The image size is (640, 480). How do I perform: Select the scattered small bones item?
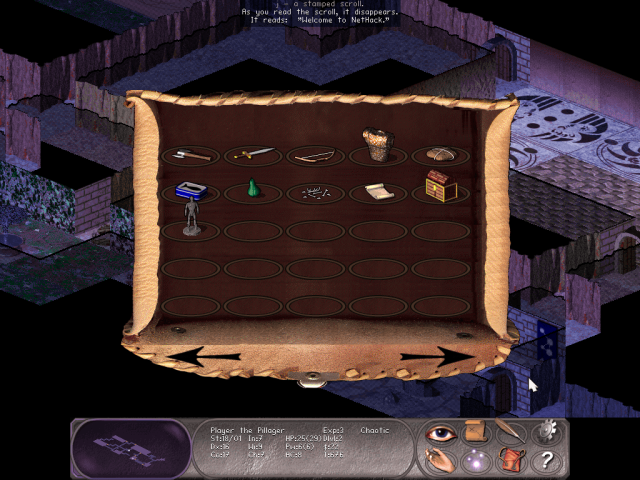coord(315,192)
